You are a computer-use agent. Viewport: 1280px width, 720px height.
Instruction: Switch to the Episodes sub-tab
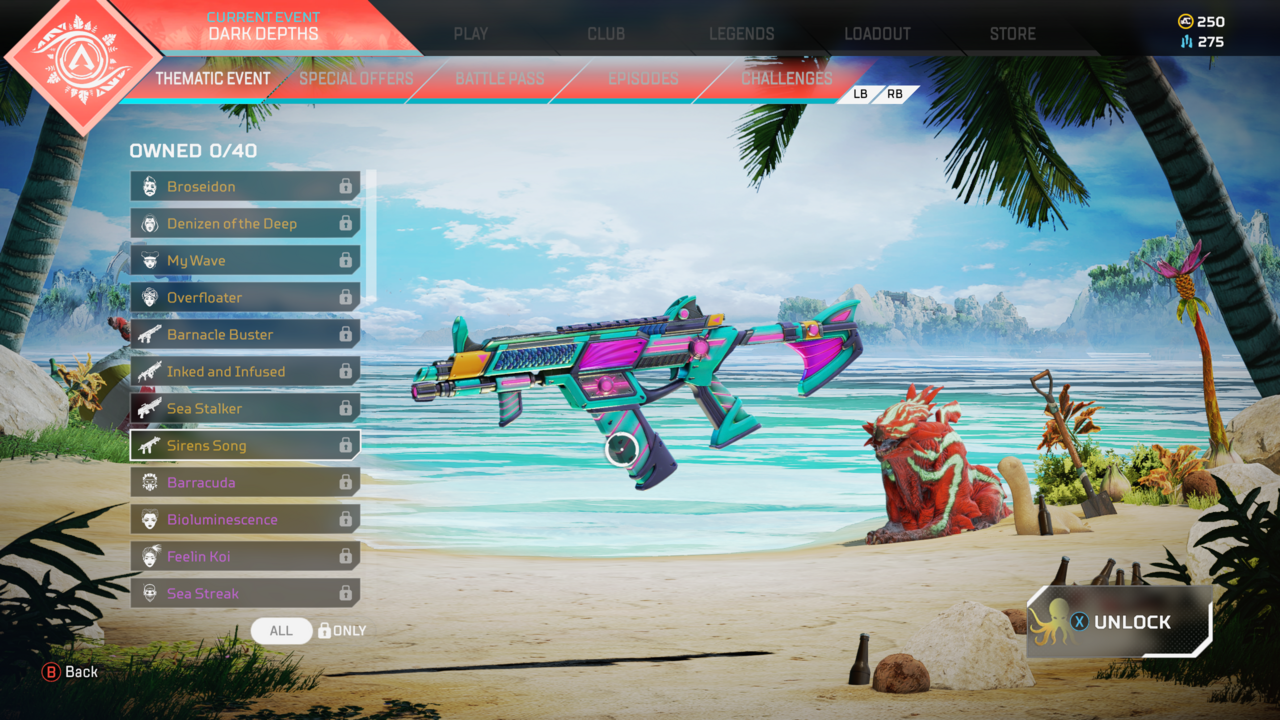point(643,78)
